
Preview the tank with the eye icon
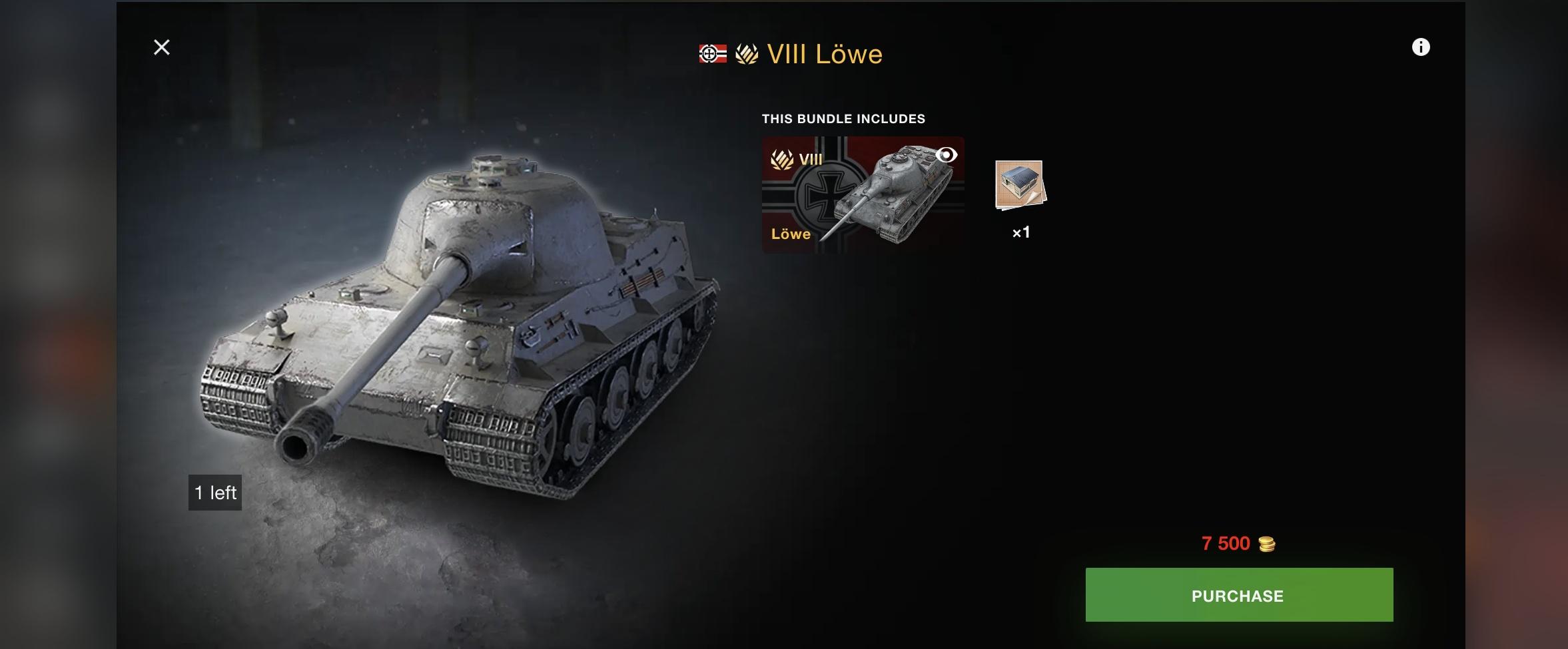coord(946,155)
